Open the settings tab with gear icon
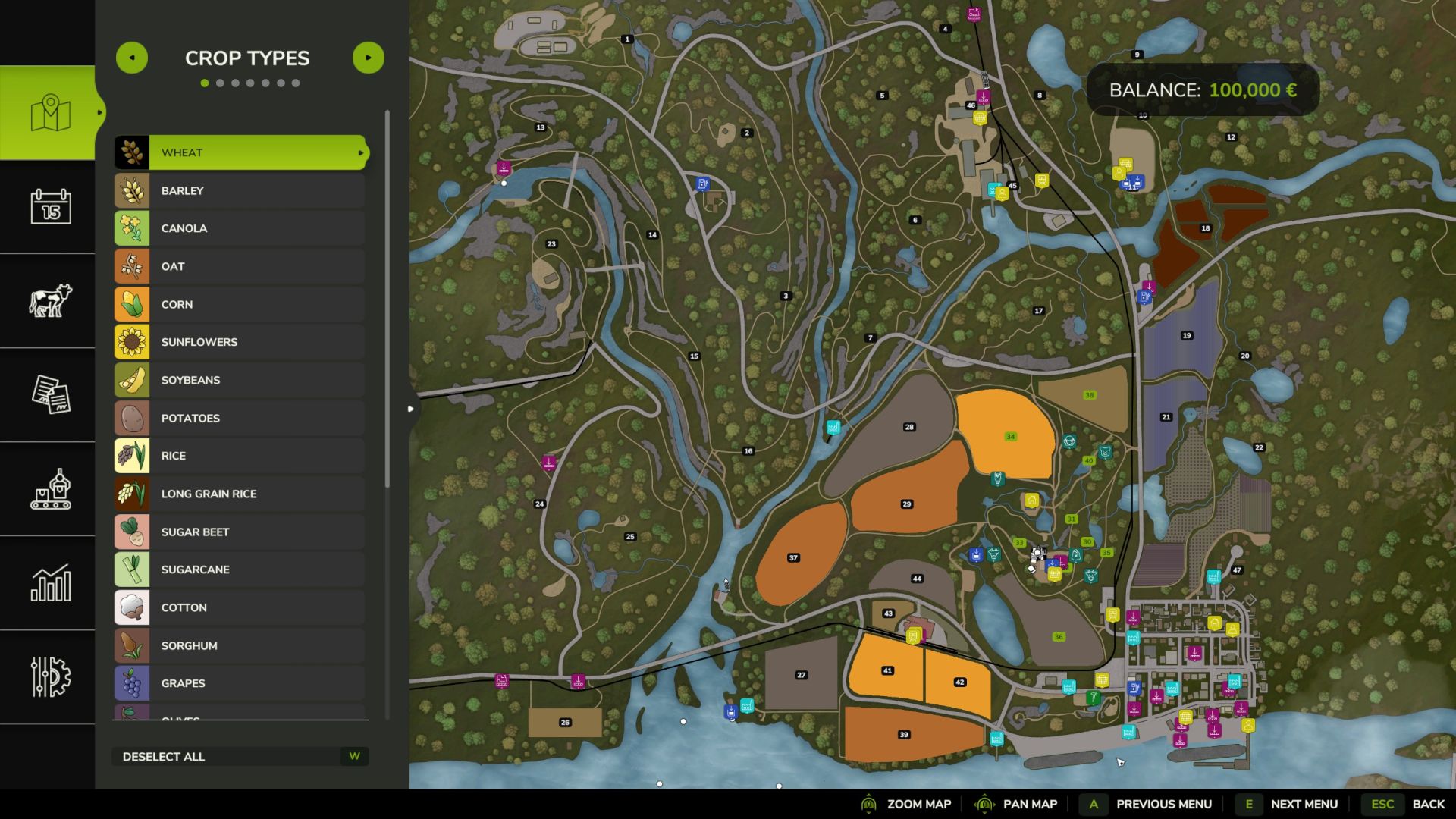Image resolution: width=1456 pixels, height=819 pixels. coord(50,676)
